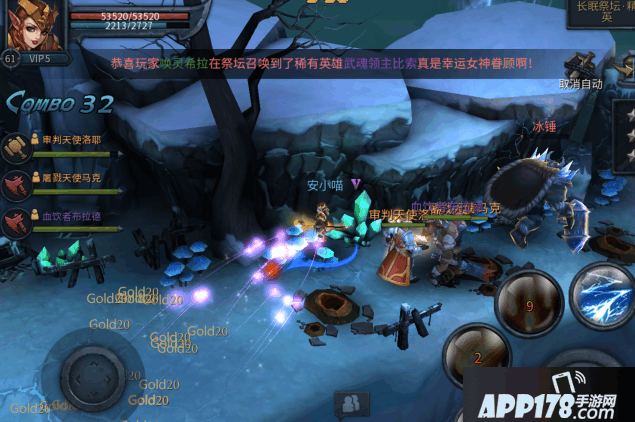Image resolution: width=635 pixels, height=422 pixels.
Task: Touch the virtual movement joystick
Action: coord(92,375)
